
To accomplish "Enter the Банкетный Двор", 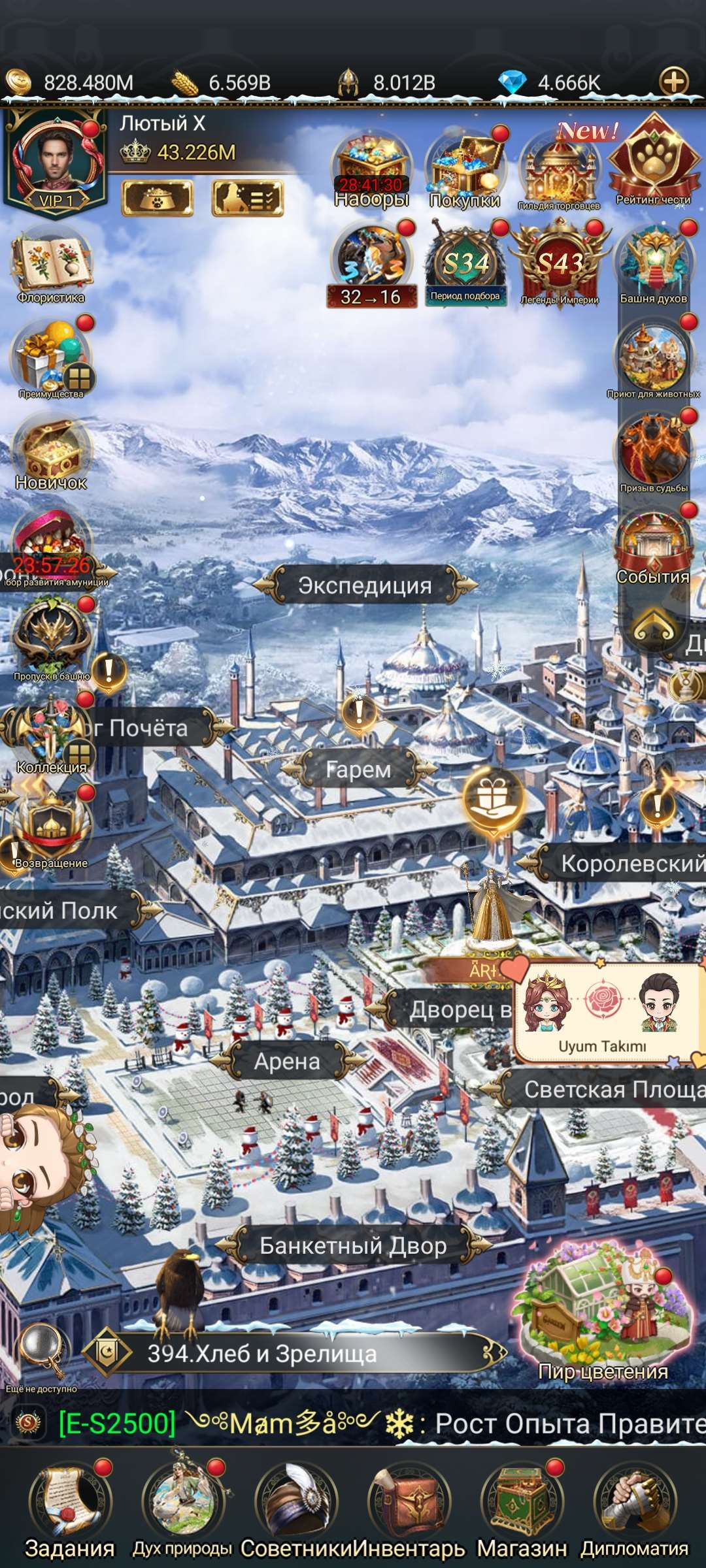I will coord(353,1246).
